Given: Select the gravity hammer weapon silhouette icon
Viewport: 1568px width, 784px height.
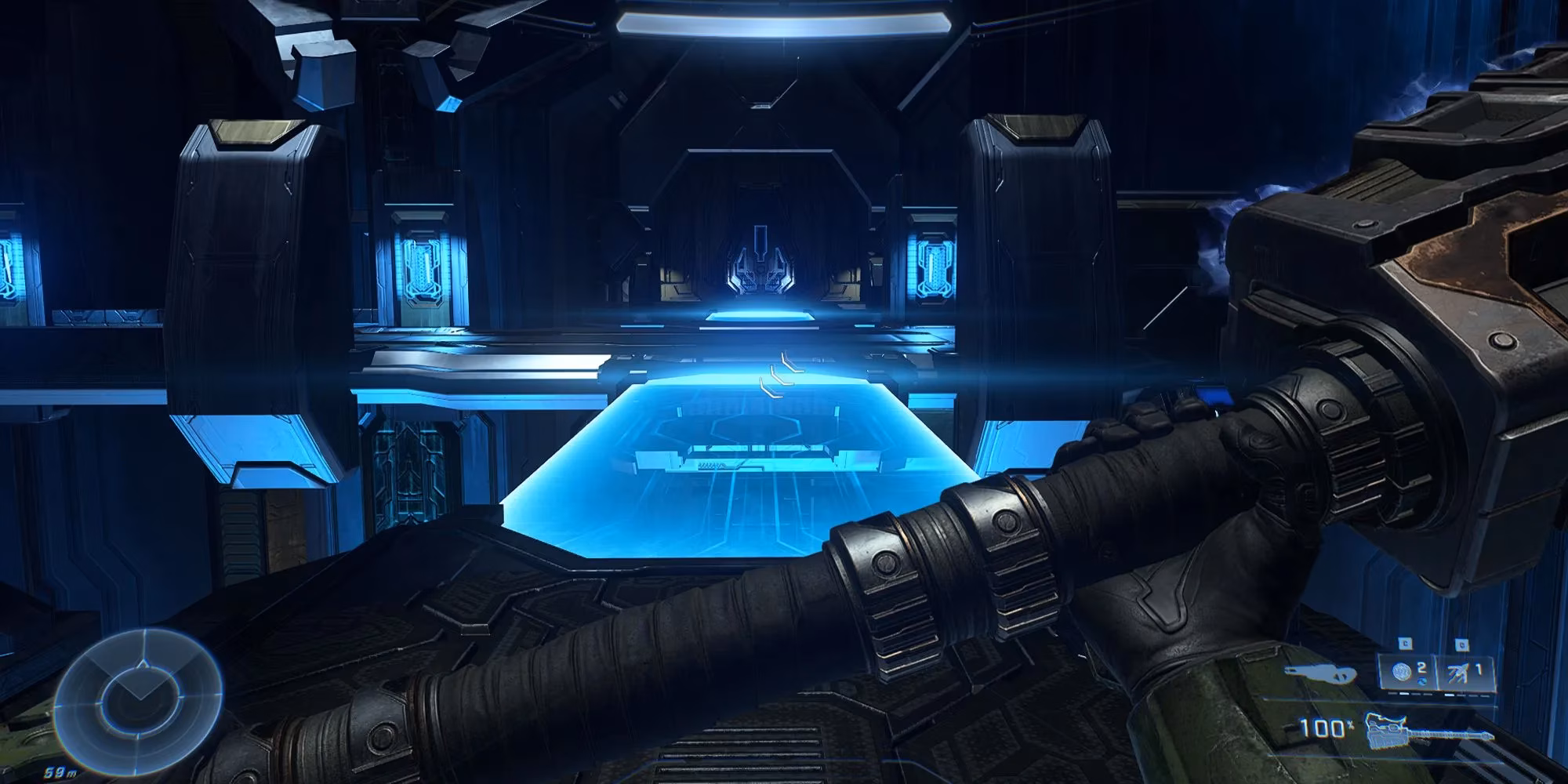Looking at the screenshot, I should [1427, 731].
